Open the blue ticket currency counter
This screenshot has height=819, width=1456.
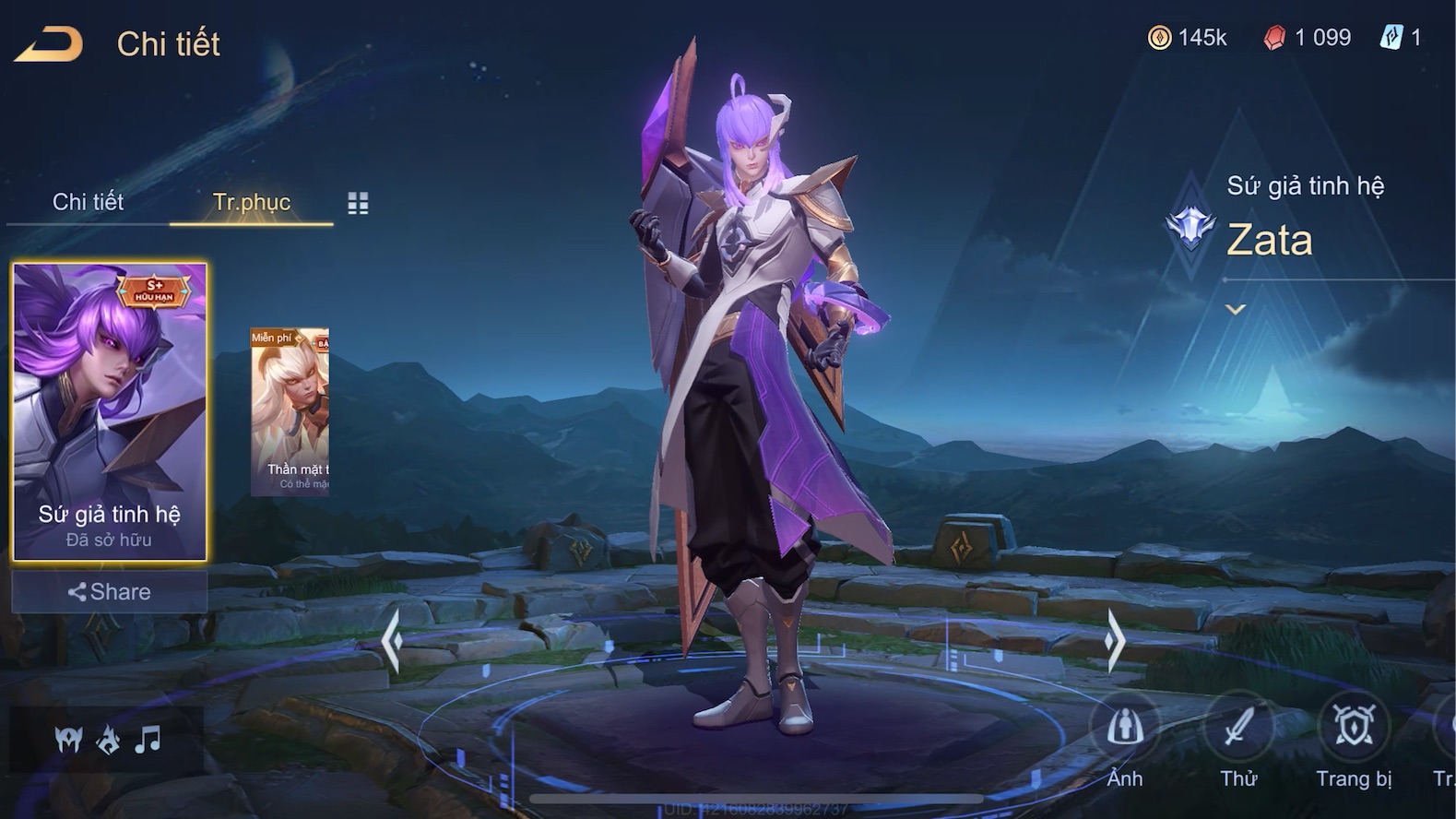pyautogui.click(x=1401, y=38)
